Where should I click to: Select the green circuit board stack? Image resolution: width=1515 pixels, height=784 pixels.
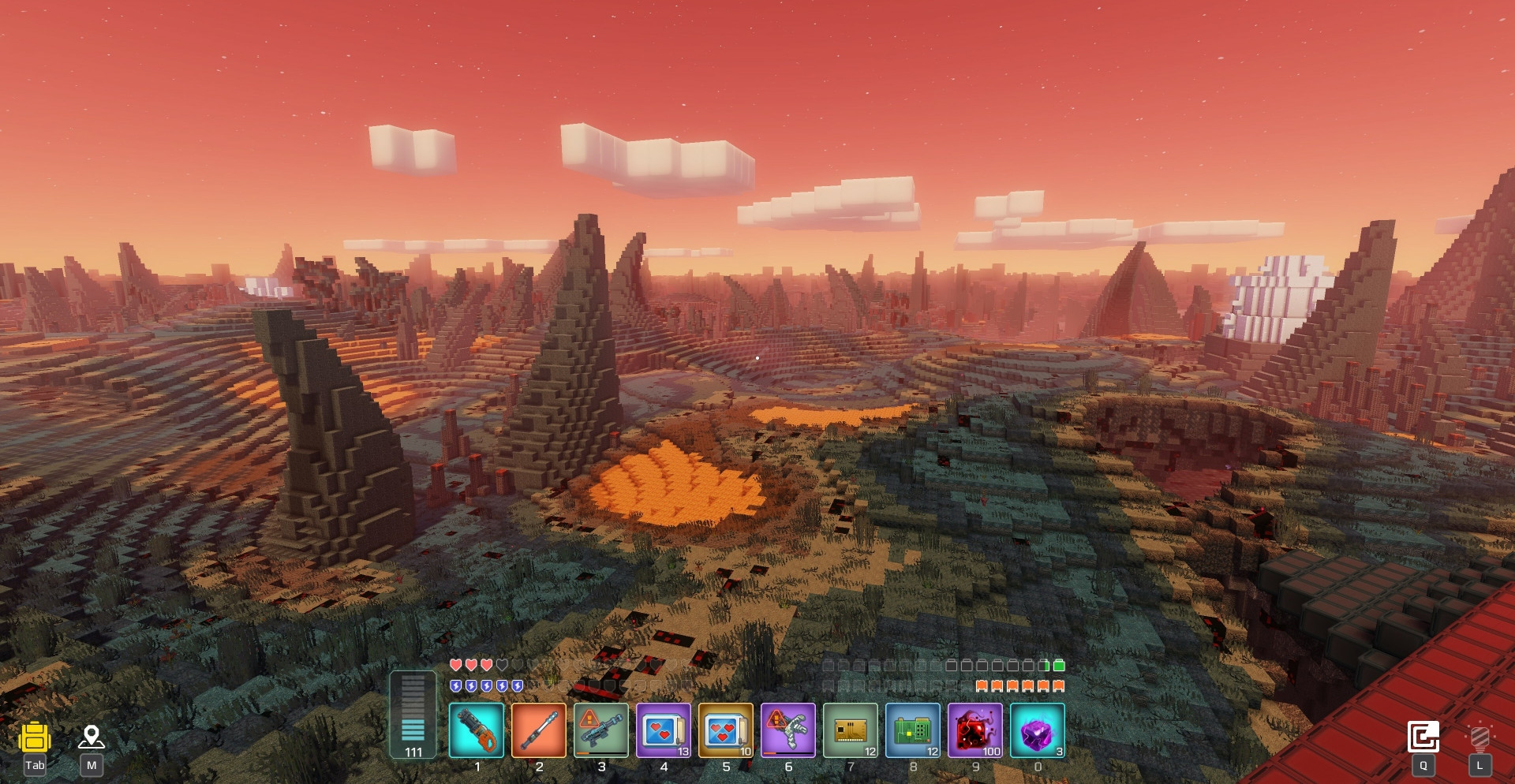click(x=913, y=730)
